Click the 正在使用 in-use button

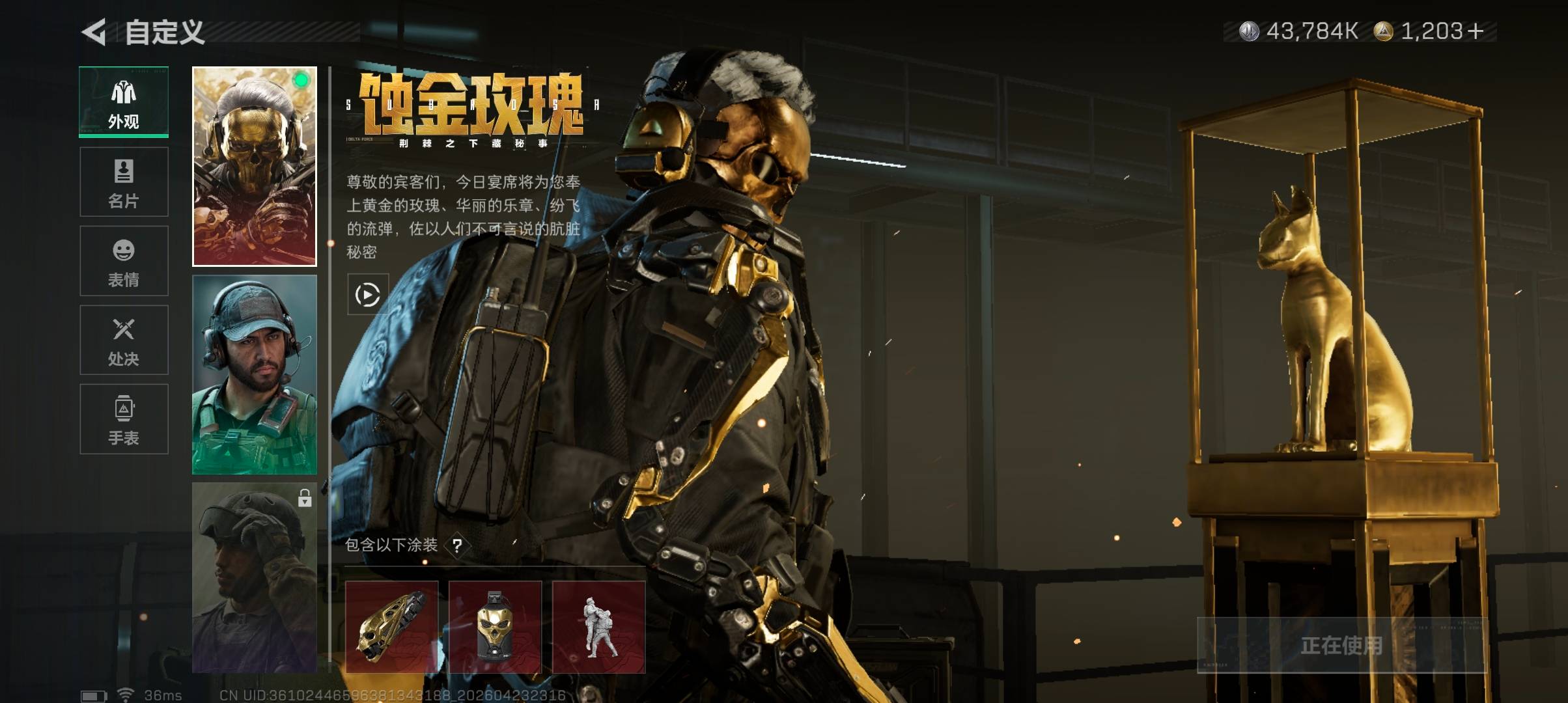[1341, 645]
